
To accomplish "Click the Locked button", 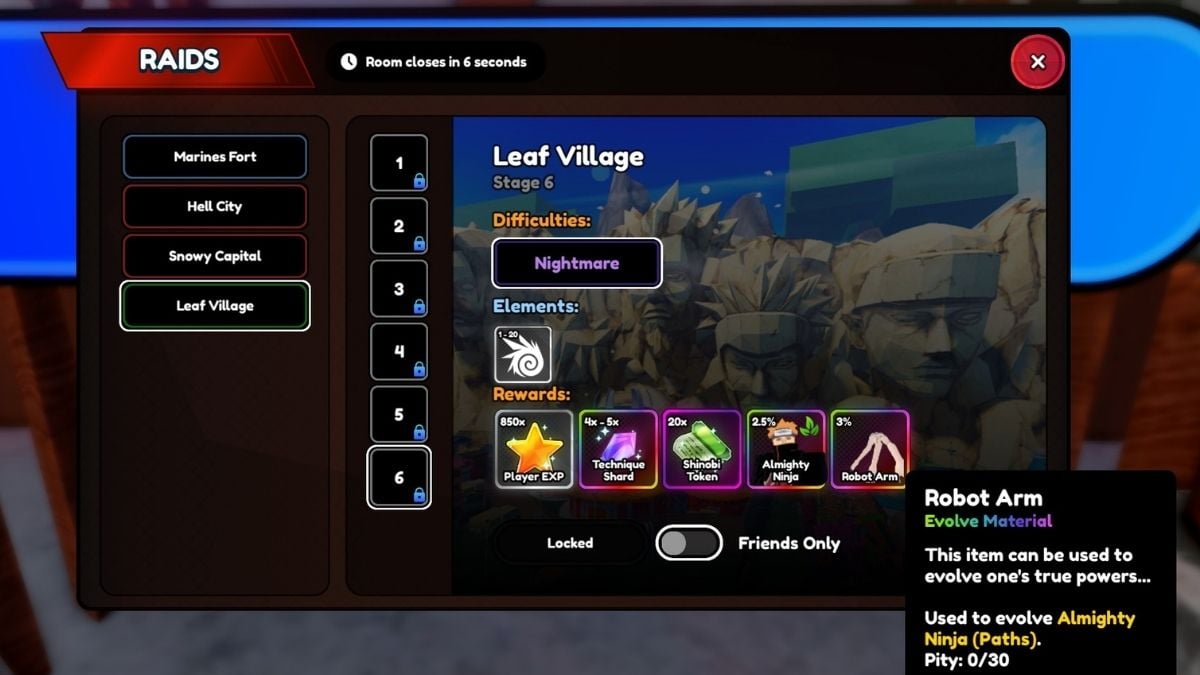I will coord(570,543).
